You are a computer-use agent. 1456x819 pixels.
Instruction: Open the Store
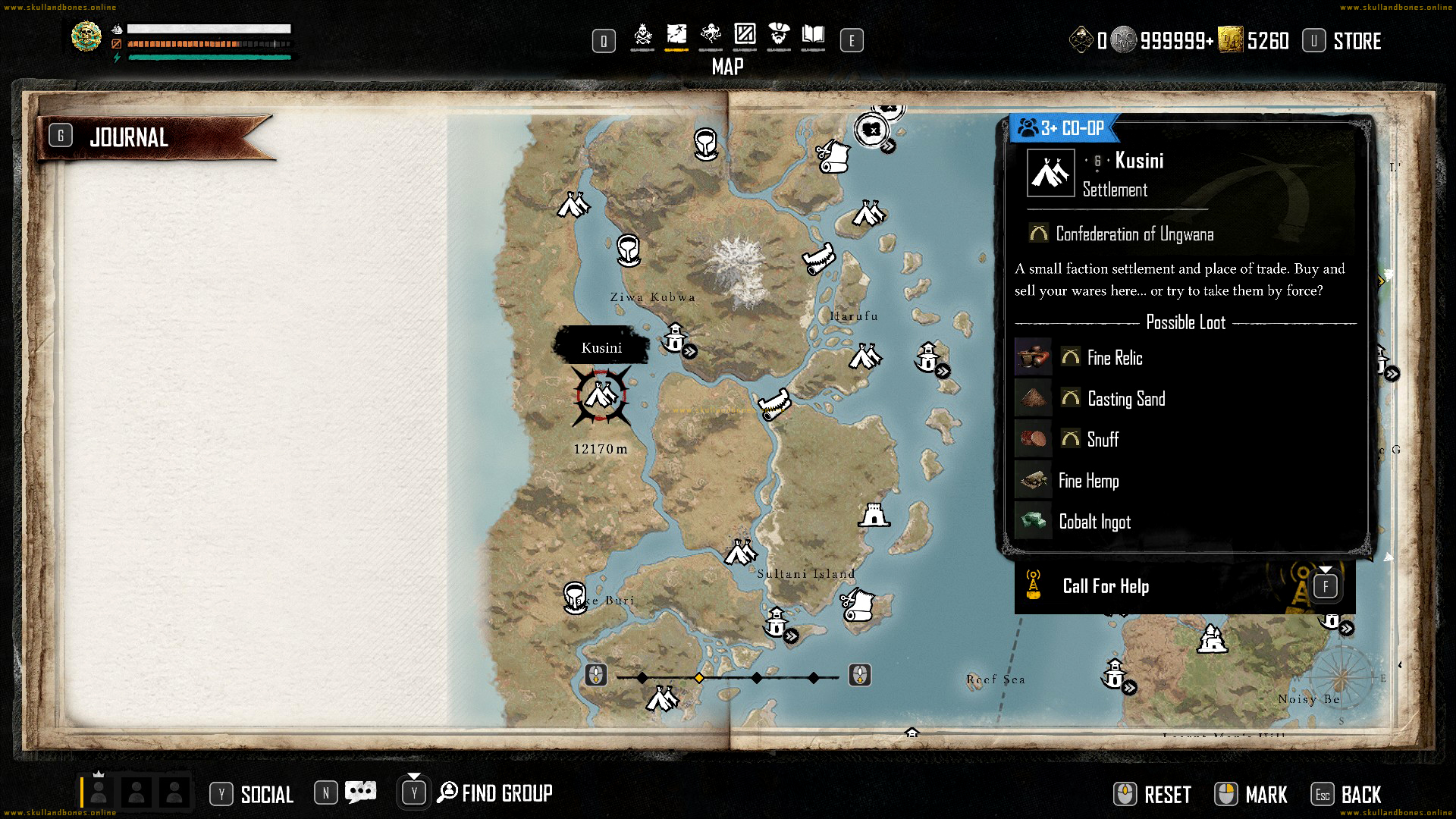(1357, 41)
